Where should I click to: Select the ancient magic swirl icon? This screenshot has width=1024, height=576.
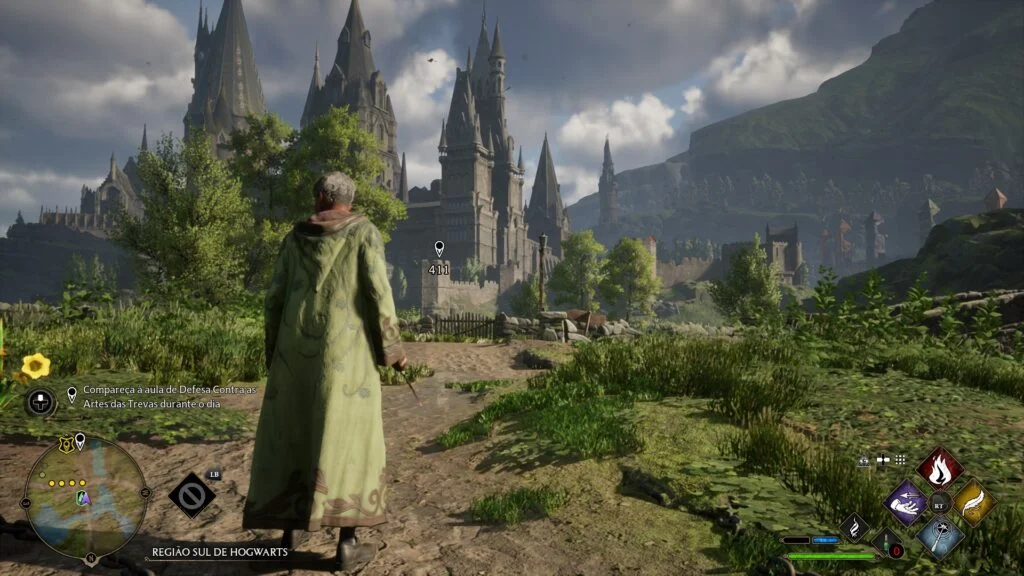[x=854, y=526]
